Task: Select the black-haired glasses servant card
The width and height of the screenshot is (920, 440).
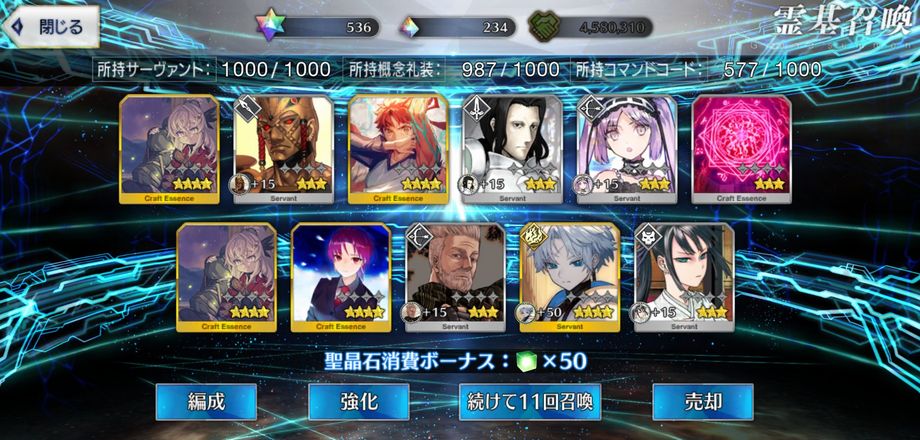Action: [684, 277]
